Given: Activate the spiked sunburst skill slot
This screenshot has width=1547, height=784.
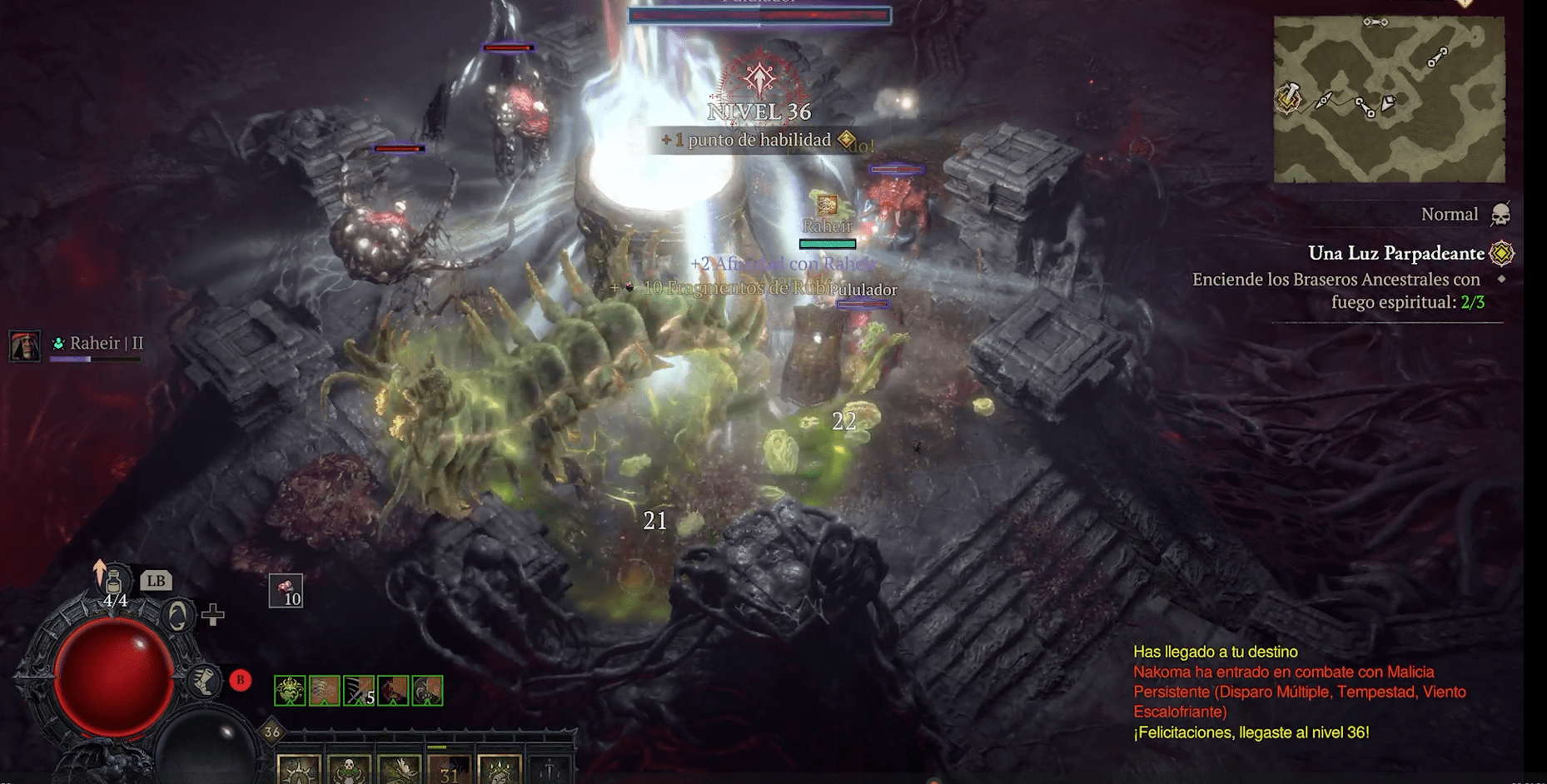Looking at the screenshot, I should point(298,770).
